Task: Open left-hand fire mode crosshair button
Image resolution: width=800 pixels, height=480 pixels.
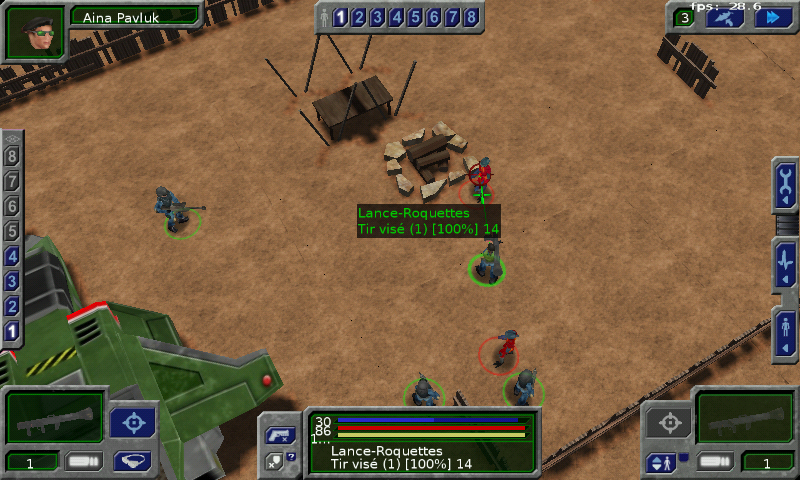Action: [132, 423]
